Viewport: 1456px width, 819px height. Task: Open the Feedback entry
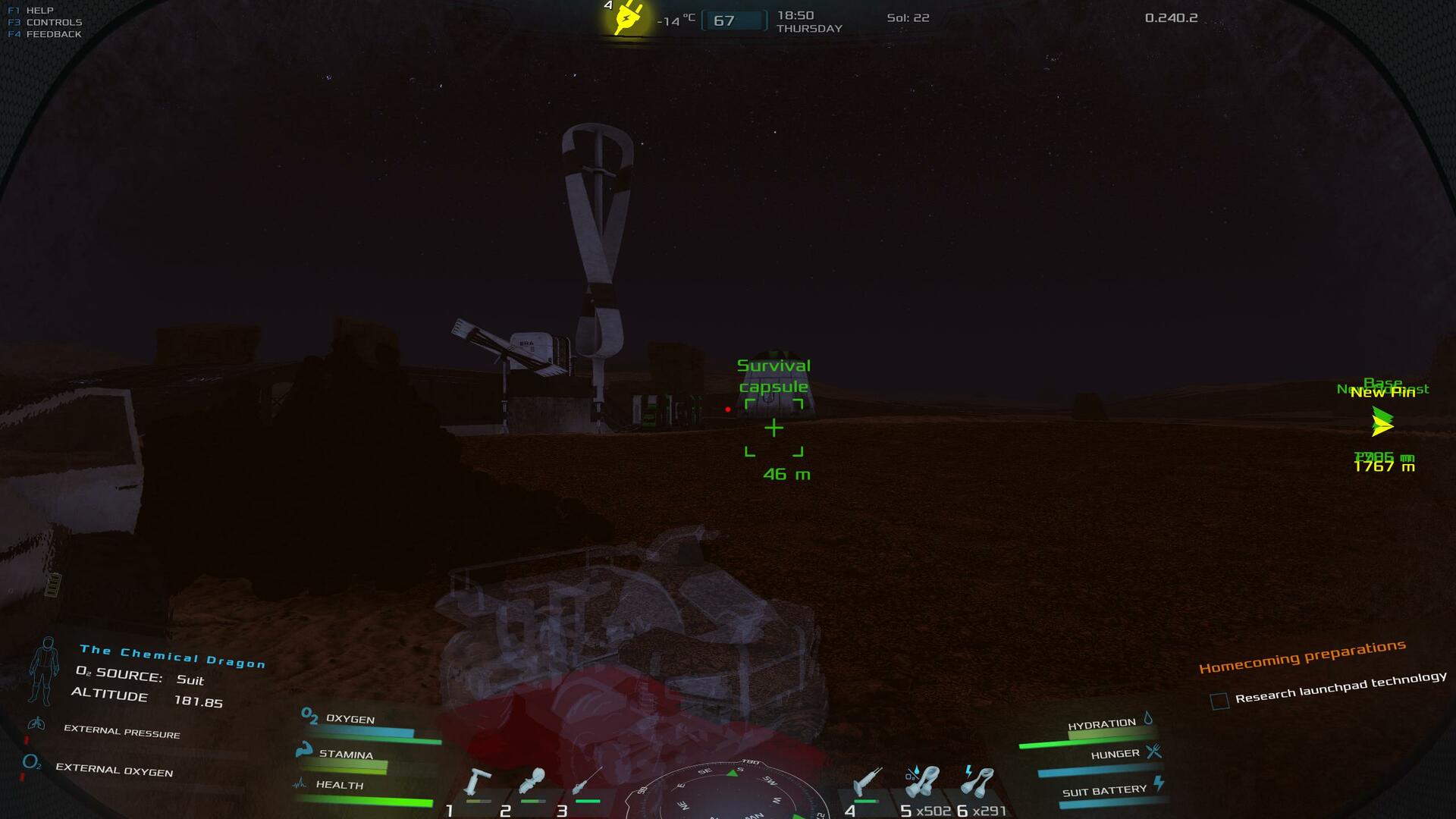(53, 34)
